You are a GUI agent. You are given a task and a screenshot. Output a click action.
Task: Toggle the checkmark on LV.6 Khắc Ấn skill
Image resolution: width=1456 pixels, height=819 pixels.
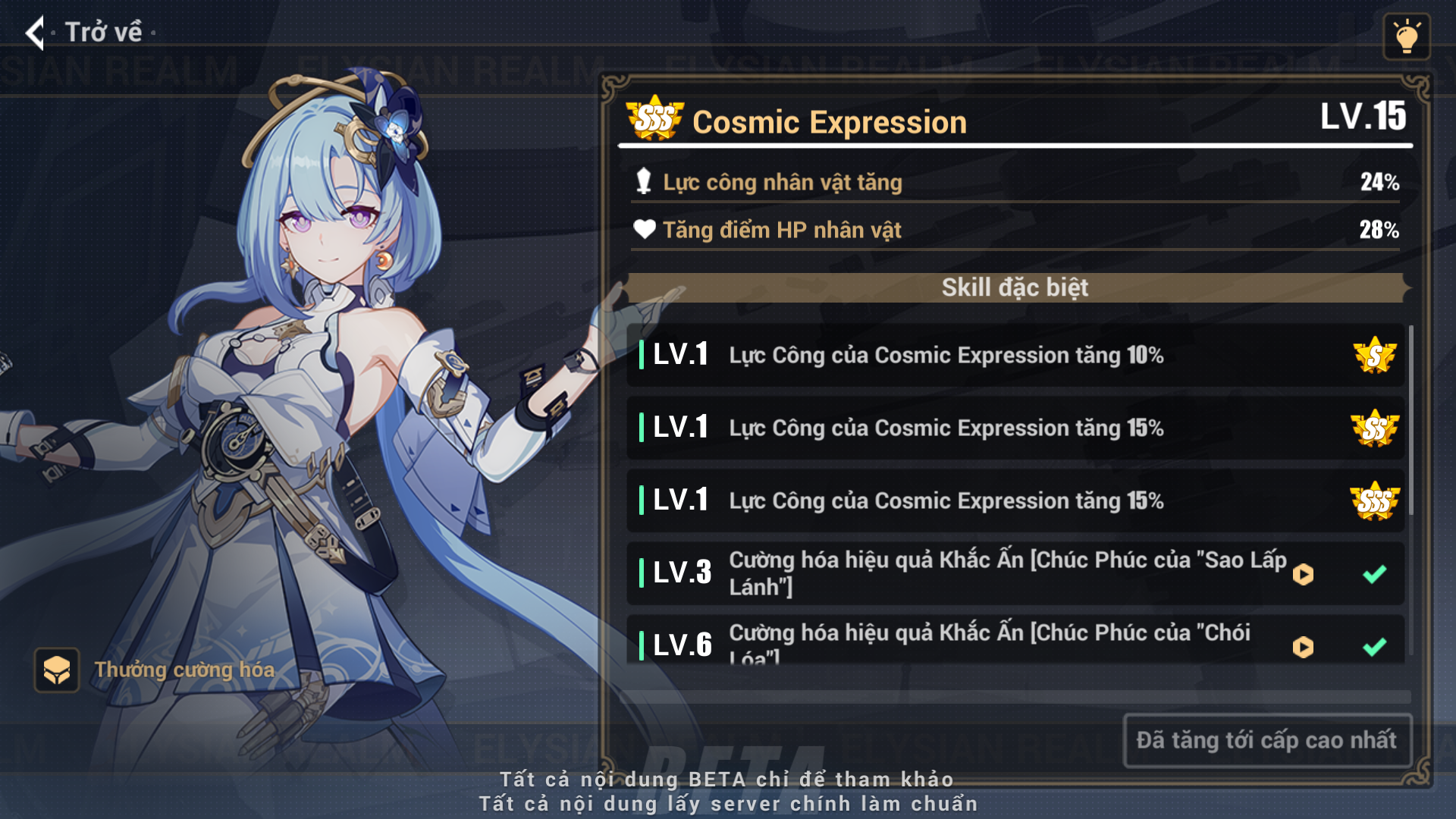[x=1374, y=648]
